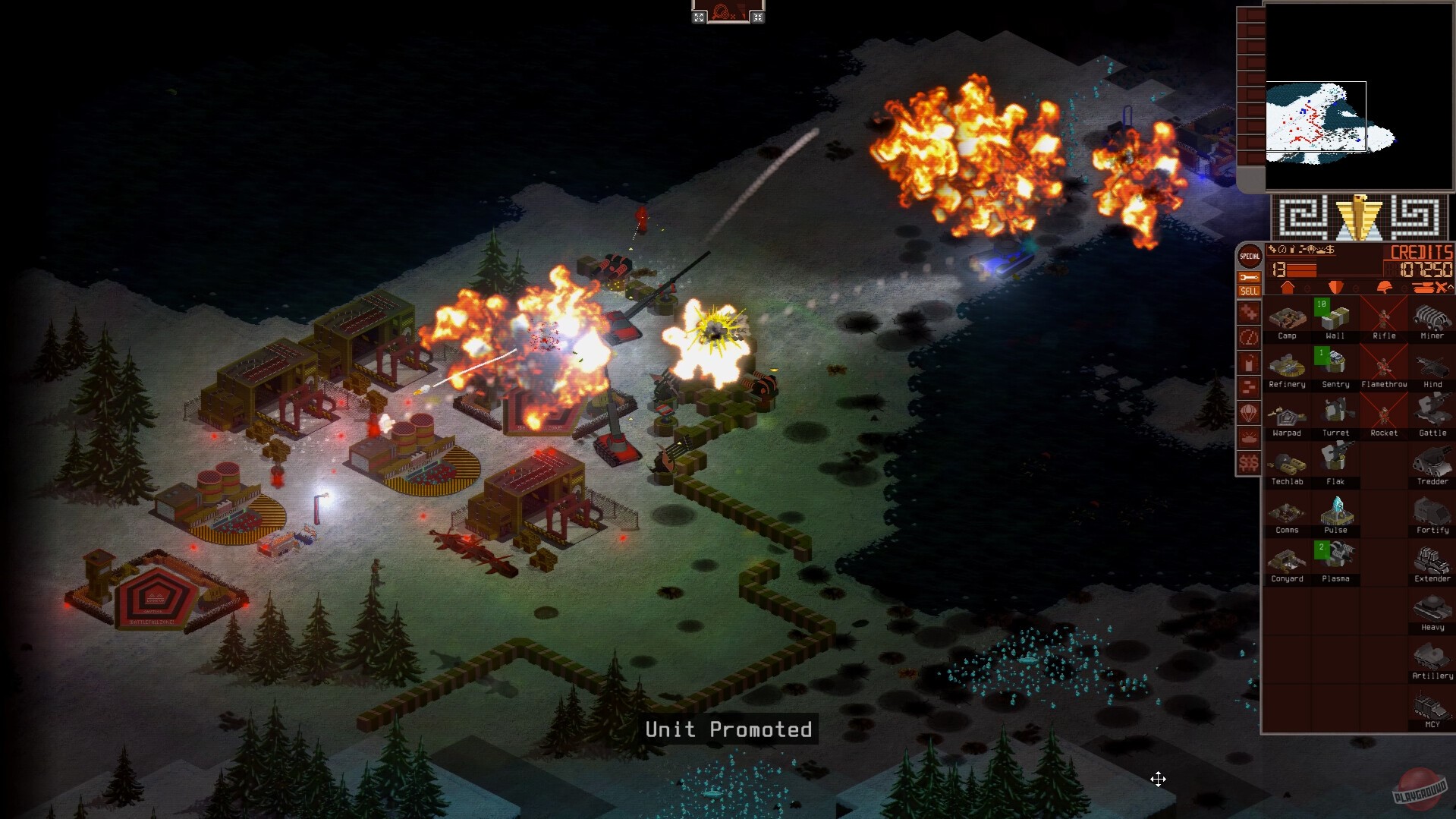Toggle the helmet infantry category filter
This screenshot has height=819, width=1456.
tap(1384, 287)
